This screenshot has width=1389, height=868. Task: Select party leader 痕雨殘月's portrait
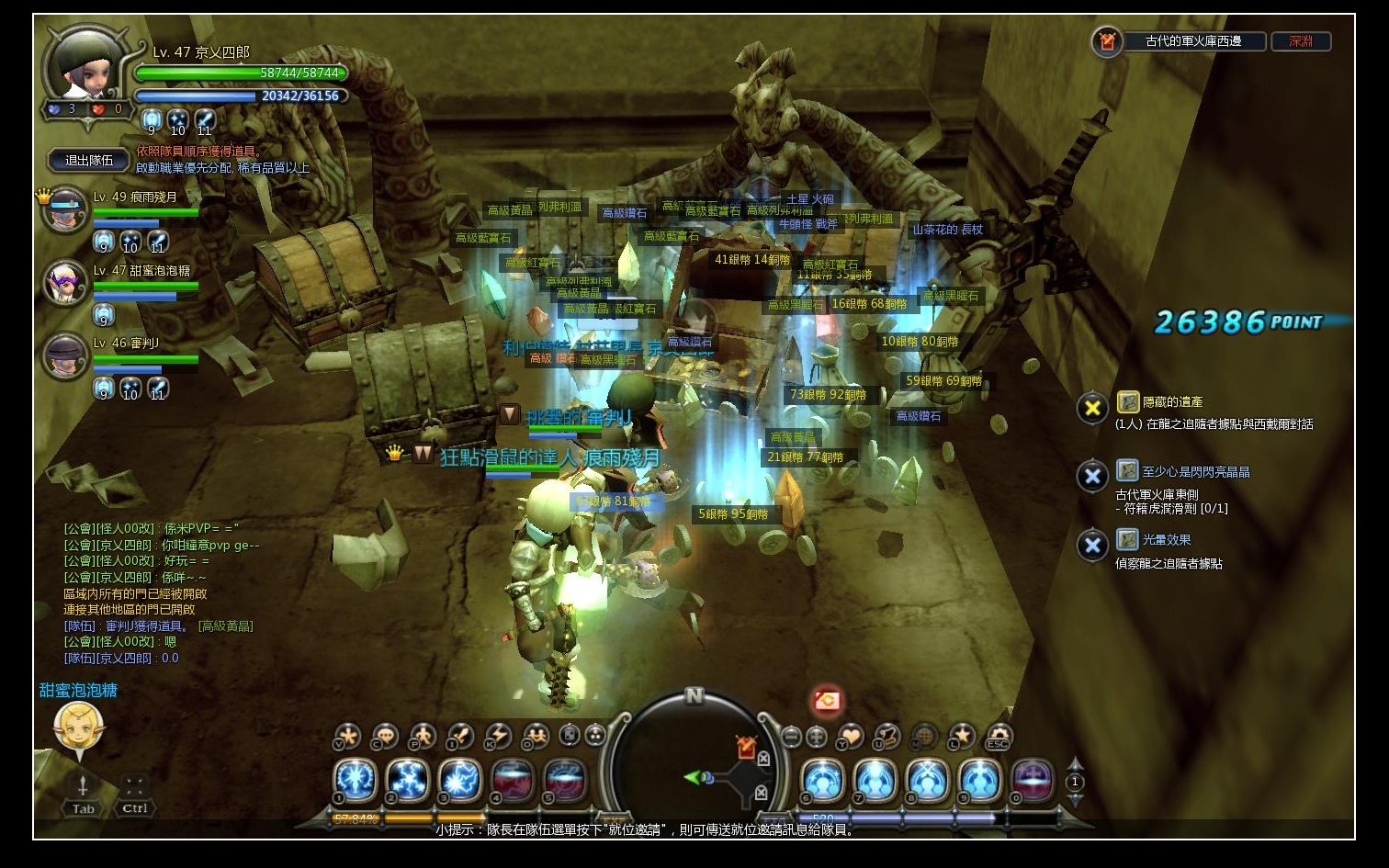pos(62,209)
